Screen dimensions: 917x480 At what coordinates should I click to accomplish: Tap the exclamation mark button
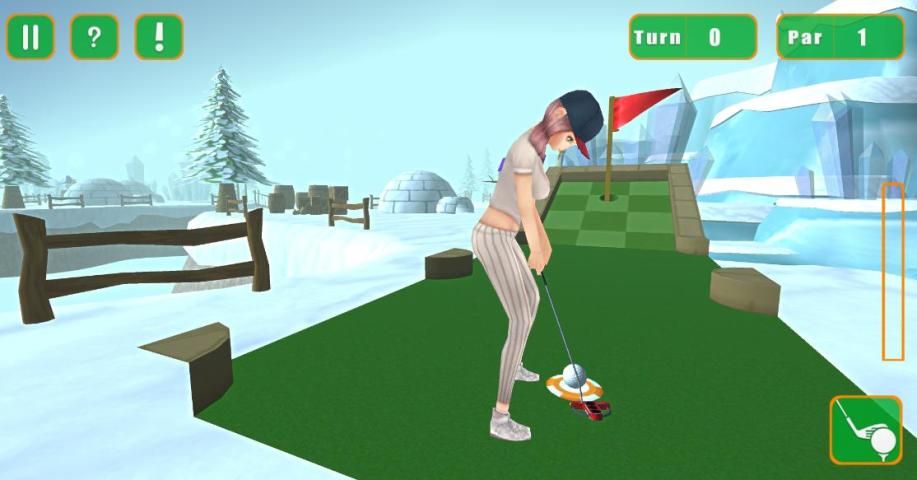coord(159,37)
